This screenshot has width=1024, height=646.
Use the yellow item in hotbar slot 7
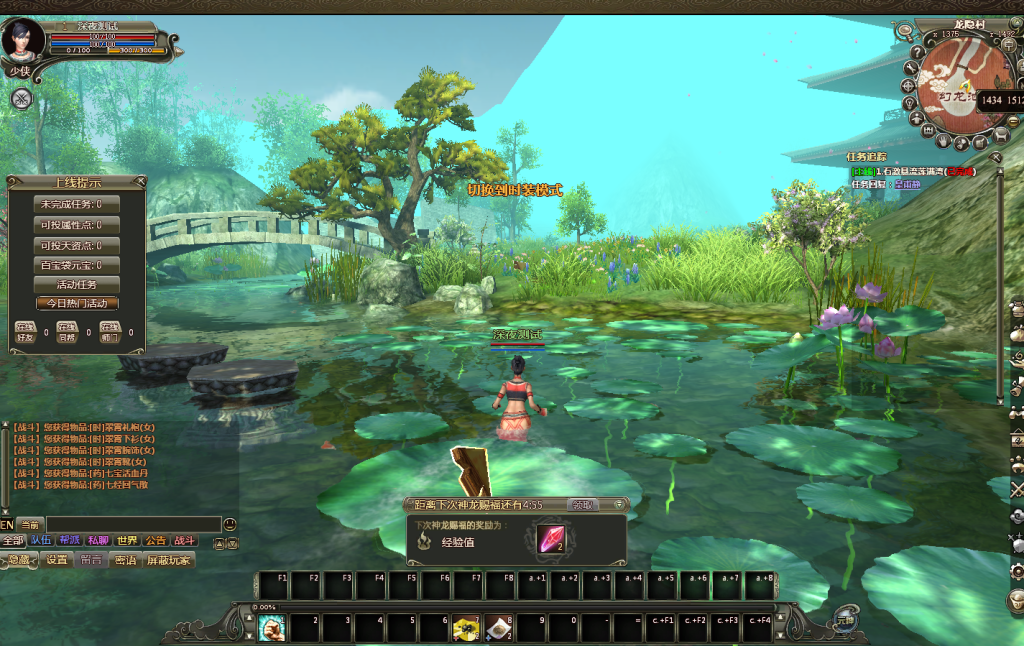[466, 627]
